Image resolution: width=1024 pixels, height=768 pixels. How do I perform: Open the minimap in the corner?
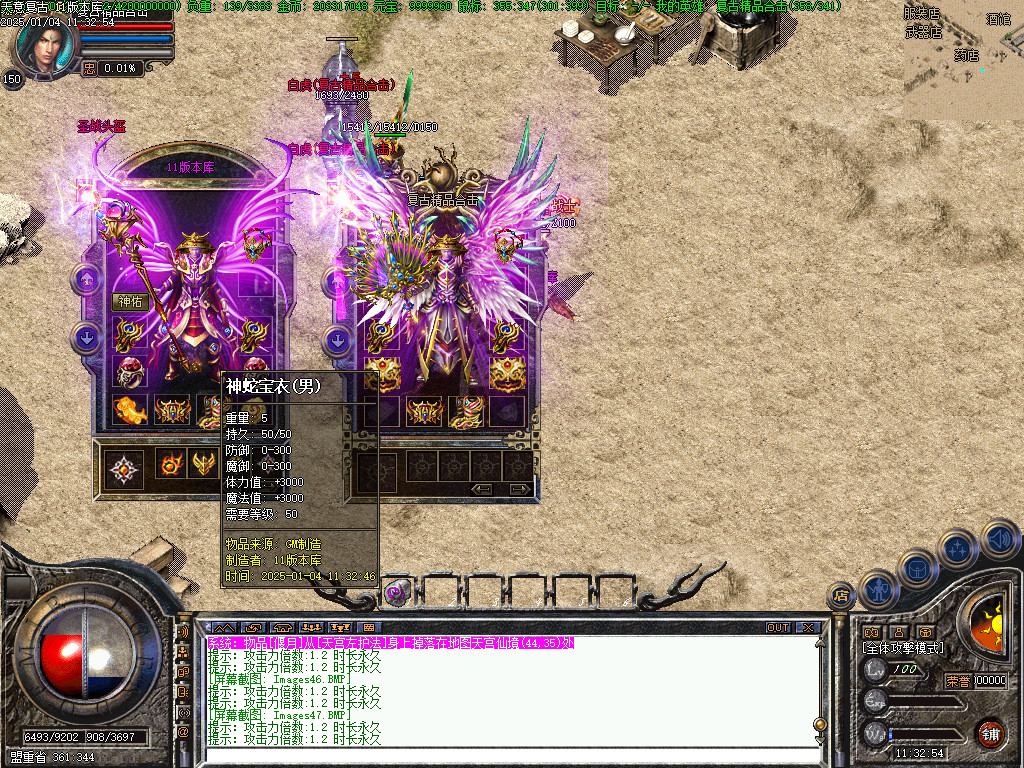963,60
